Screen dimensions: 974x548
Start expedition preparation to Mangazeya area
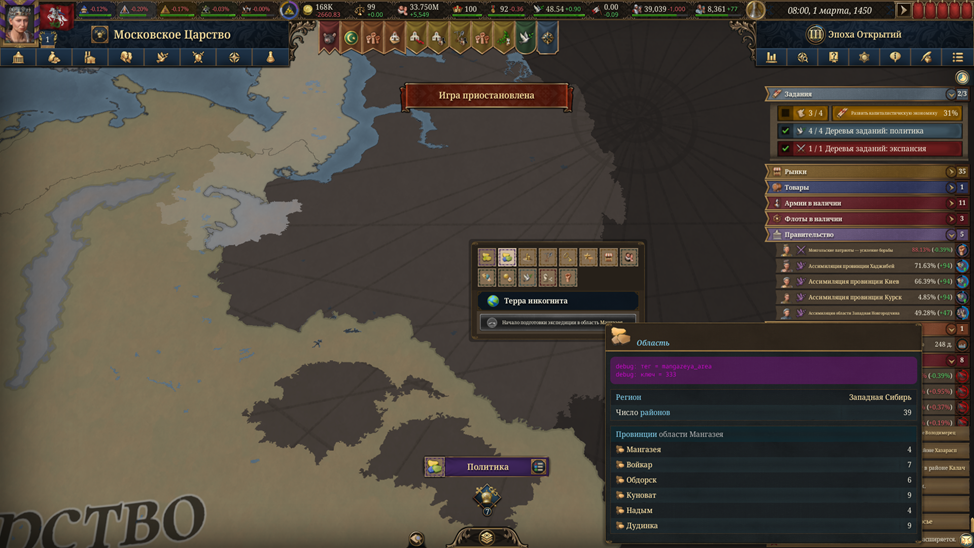coord(558,322)
